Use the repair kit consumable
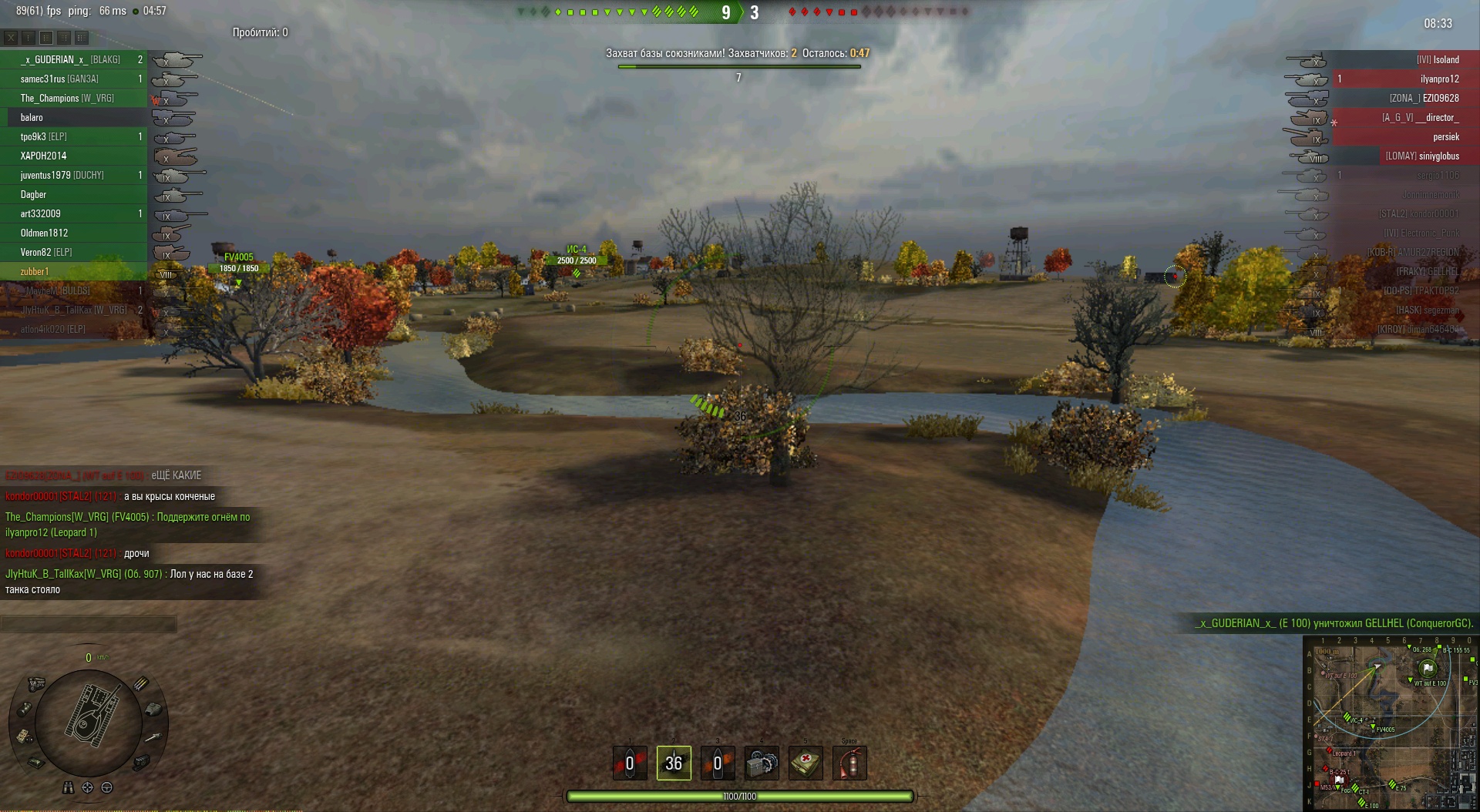Viewport: 1480px width, 812px height. (762, 763)
